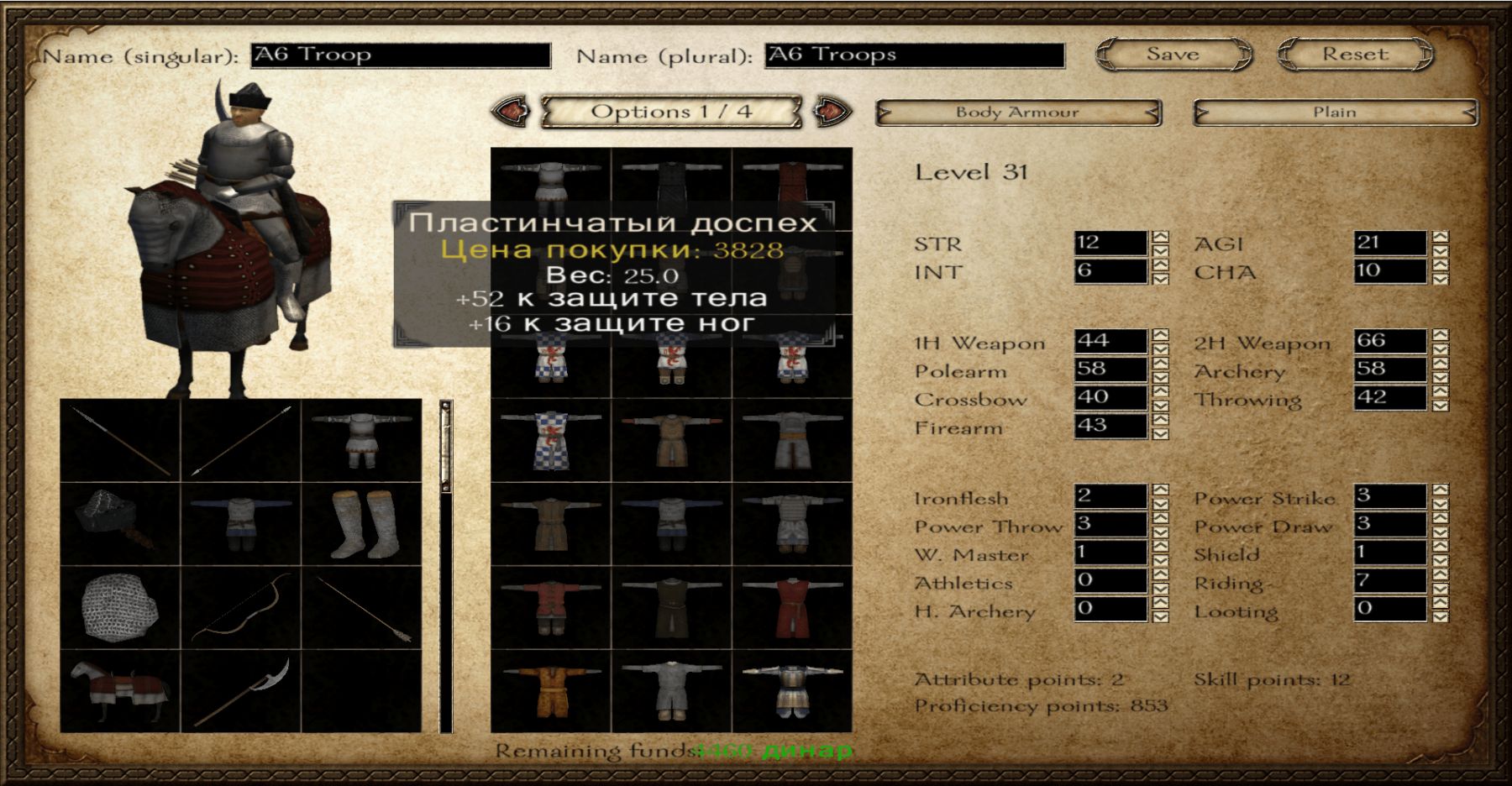The image size is (1512, 786).
Task: Select the equipped boots slot
Action: tap(361, 524)
